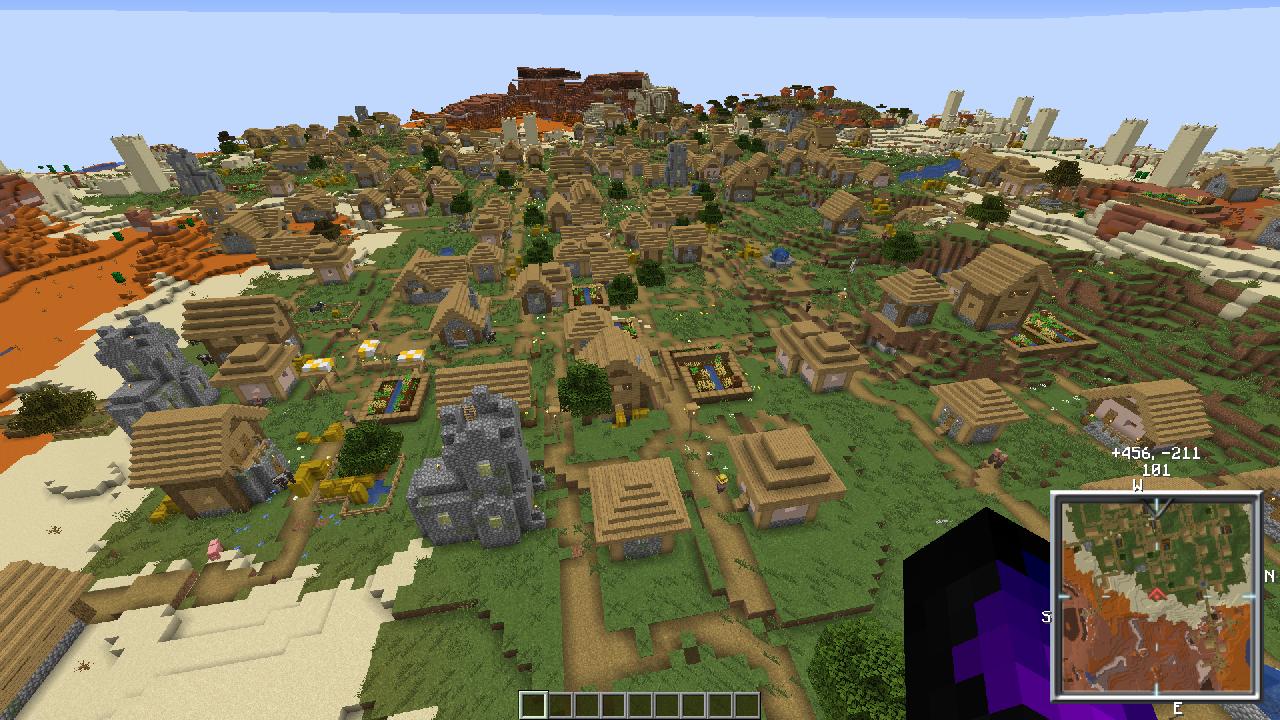Select the last hotbar slot

tap(748, 703)
